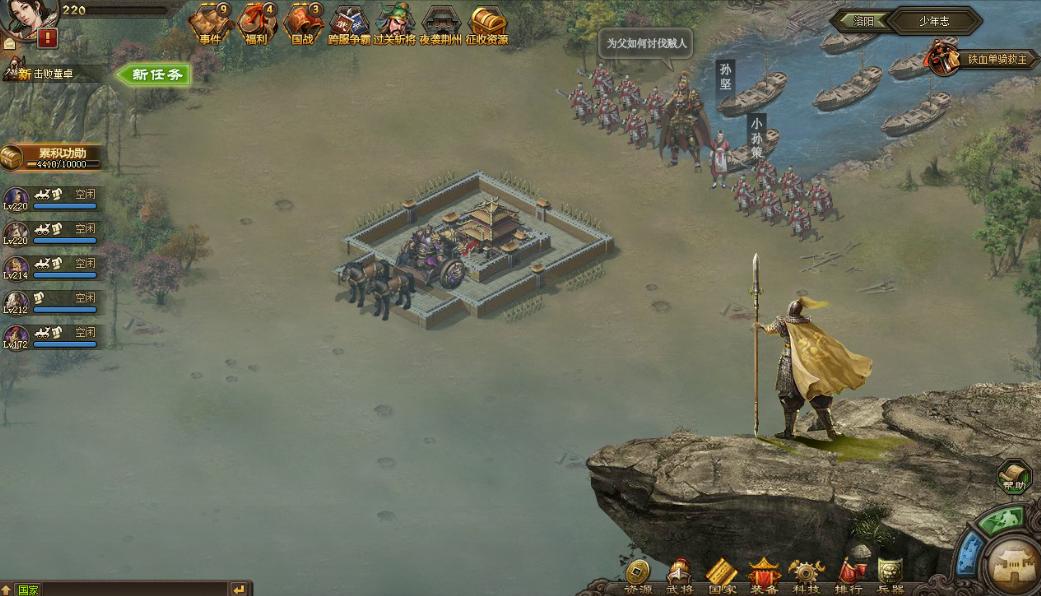Open the 装备 equipment menu
This screenshot has width=1041, height=596.
click(764, 575)
